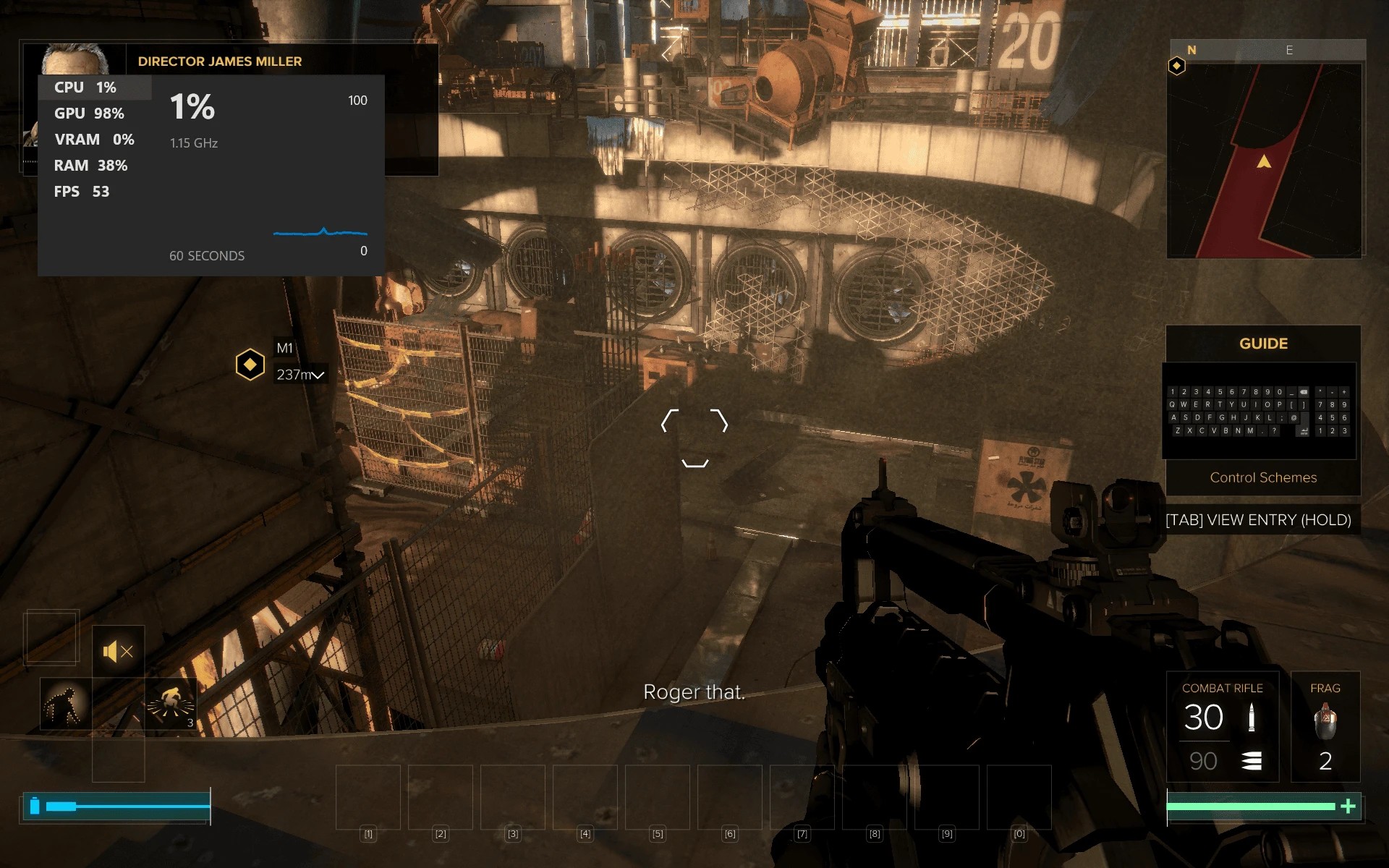This screenshot has width=1389, height=868.
Task: Select the GPU row in performance overlay
Action: pyautogui.click(x=89, y=114)
